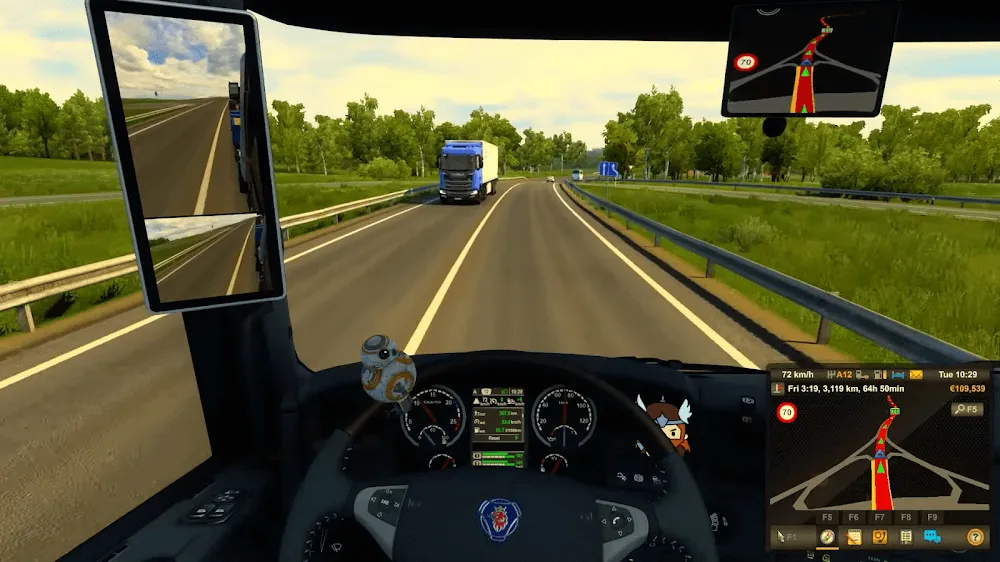Show the damage diagnostics checklist tab
This screenshot has width=1000, height=562.
click(x=906, y=537)
